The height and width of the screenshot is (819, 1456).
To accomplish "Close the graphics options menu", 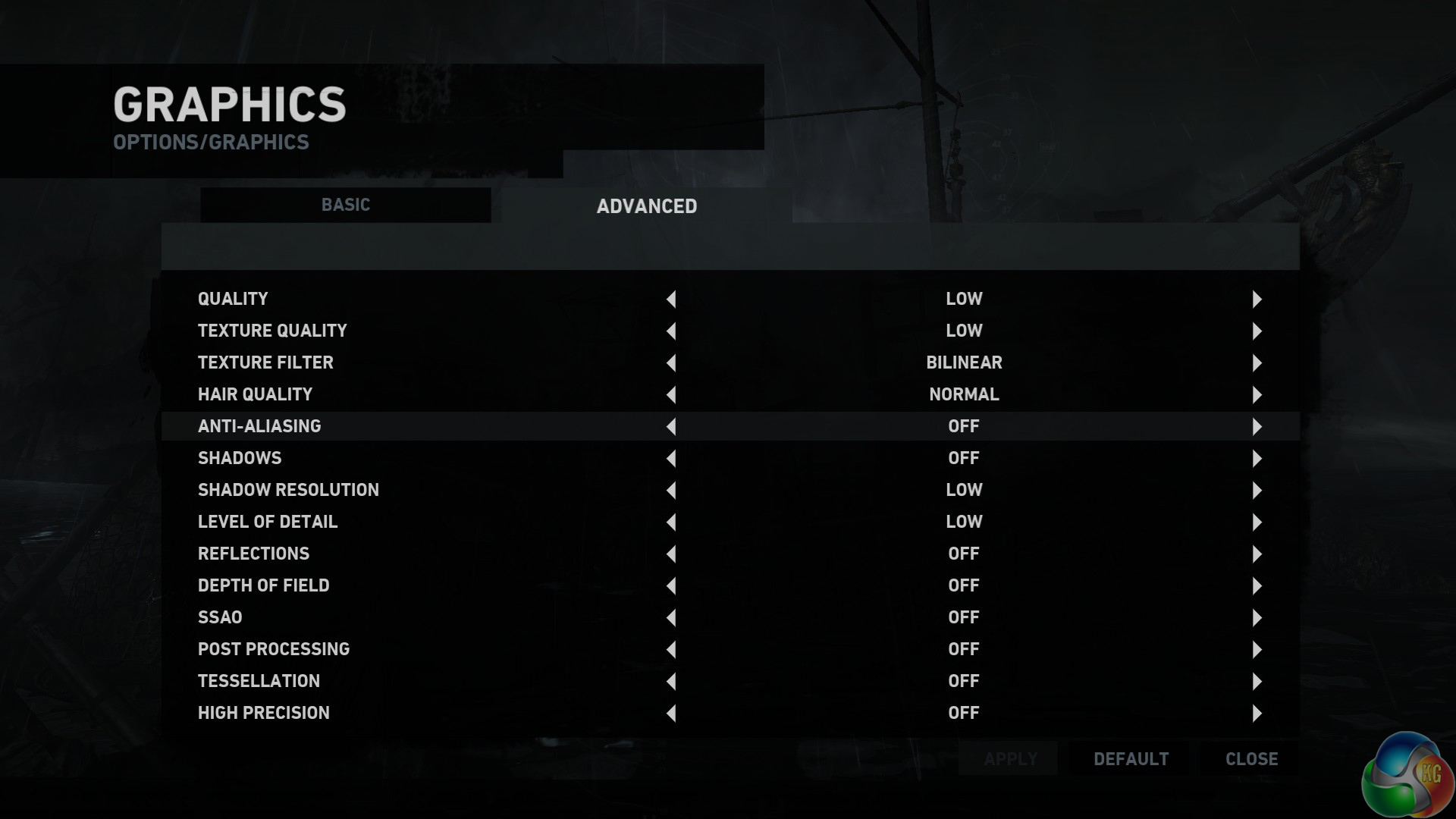I will (x=1251, y=759).
